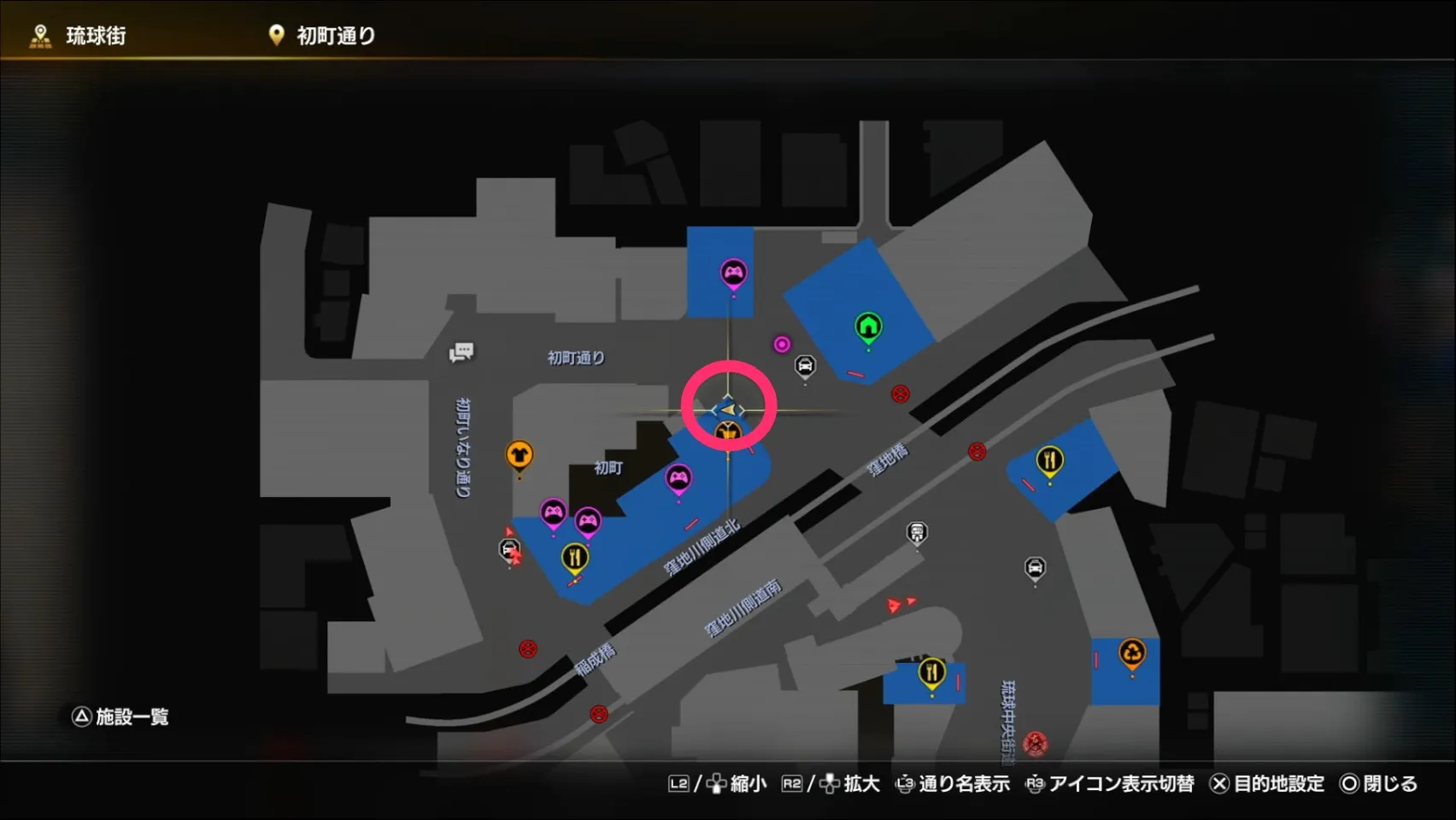Select the vending machine icon near 窪地川側道南
The height and width of the screenshot is (820, 1456).
coord(916,531)
